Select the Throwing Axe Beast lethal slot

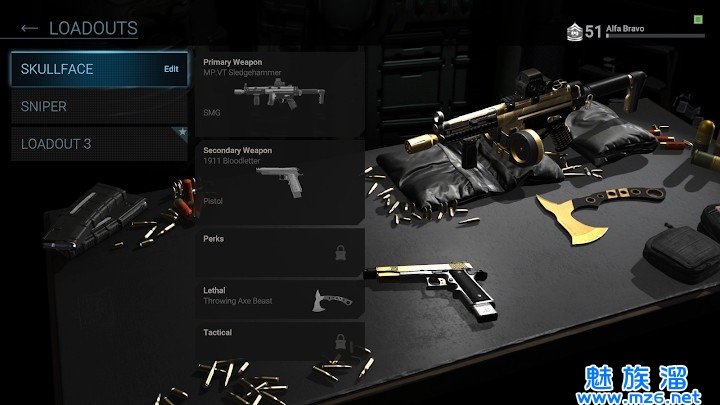click(279, 298)
